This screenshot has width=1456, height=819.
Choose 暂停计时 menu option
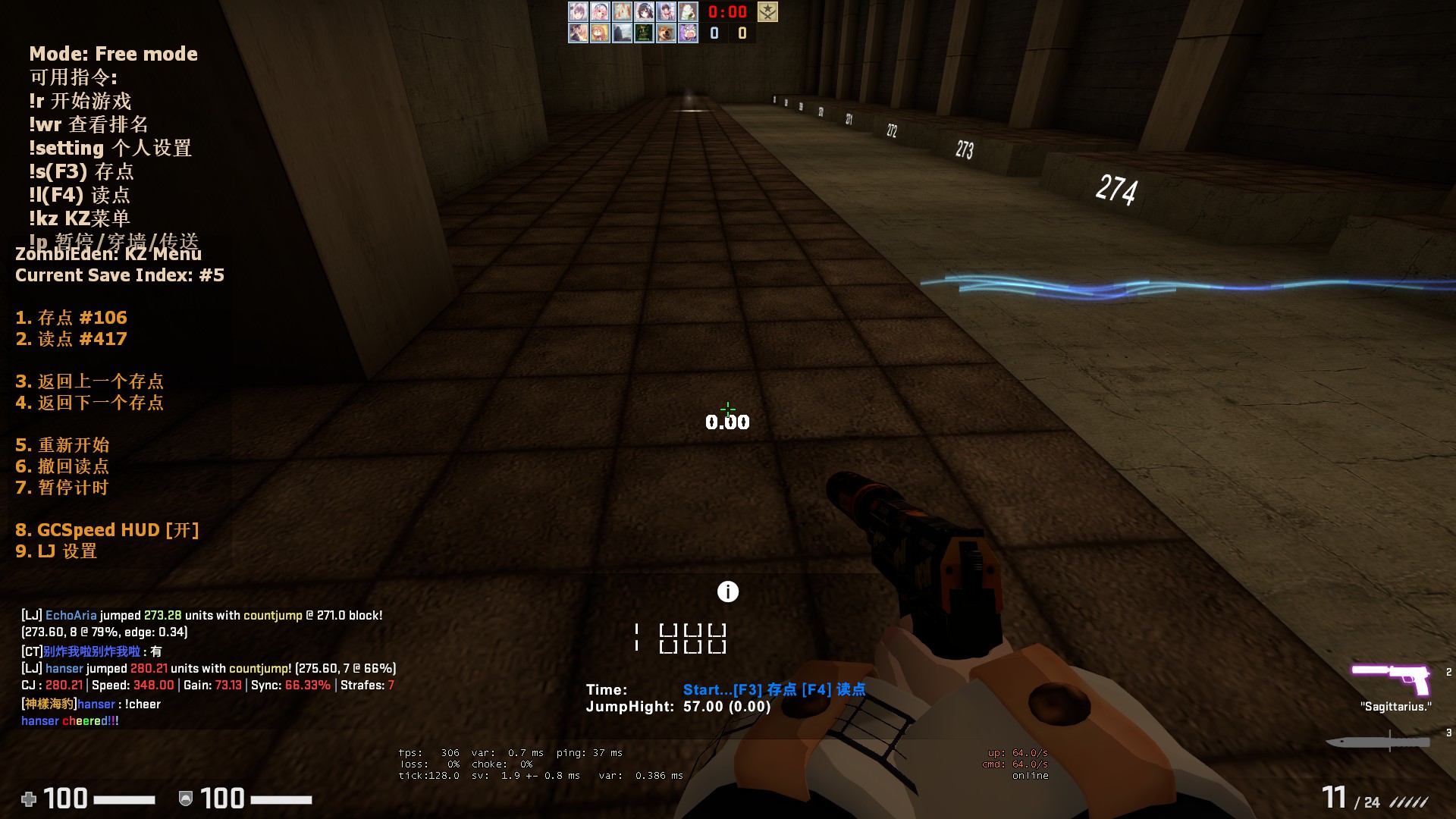click(62, 488)
